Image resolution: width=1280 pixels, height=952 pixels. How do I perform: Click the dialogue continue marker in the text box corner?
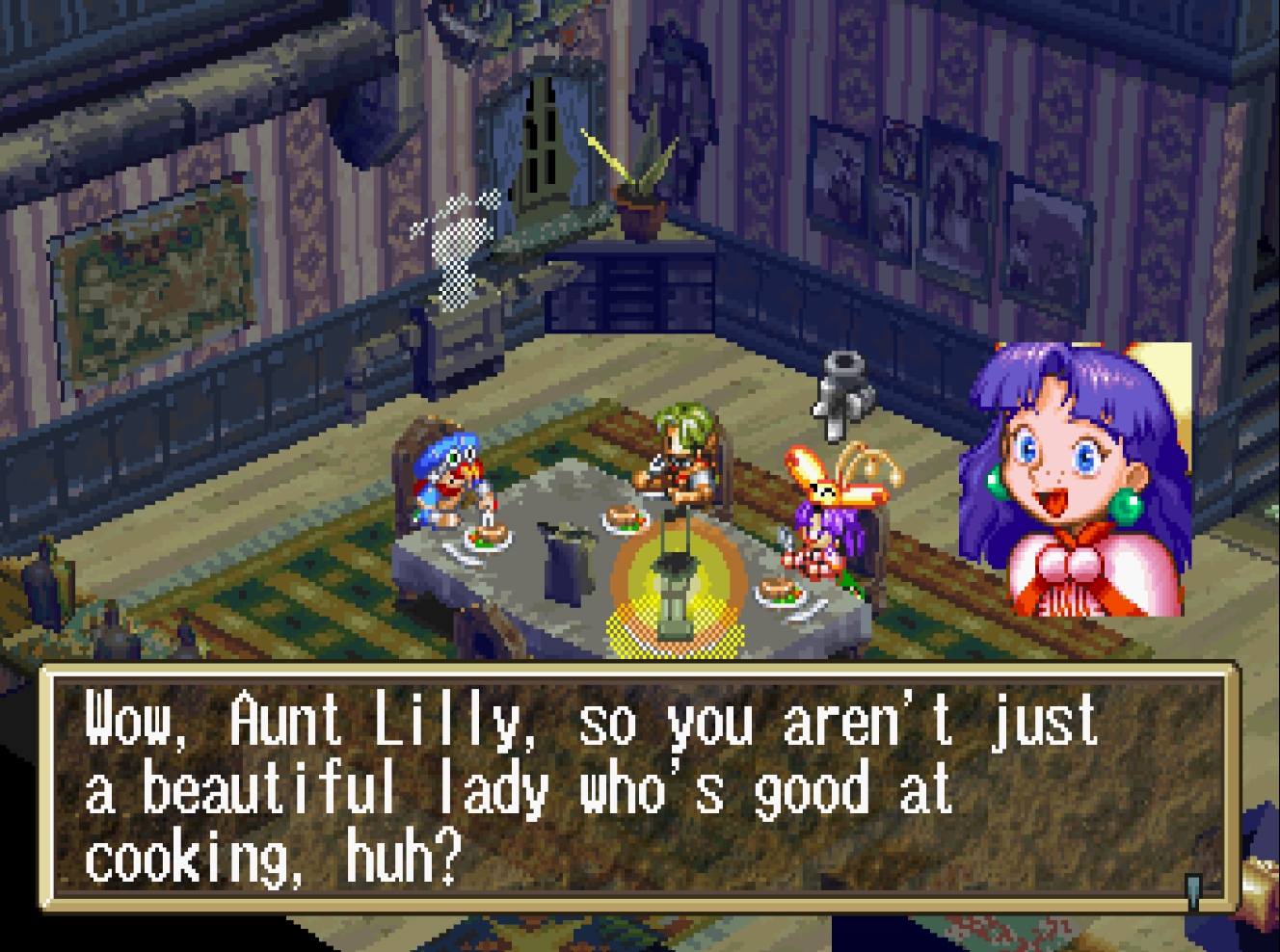tap(1193, 890)
